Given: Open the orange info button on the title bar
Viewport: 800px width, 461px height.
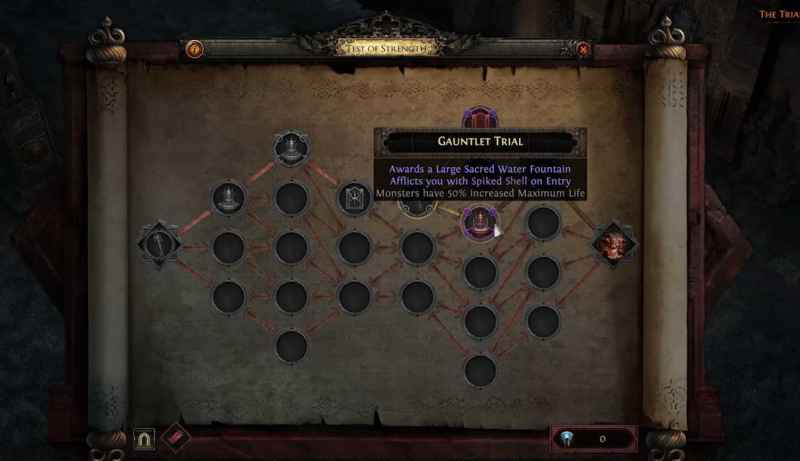Looking at the screenshot, I should [x=196, y=48].
